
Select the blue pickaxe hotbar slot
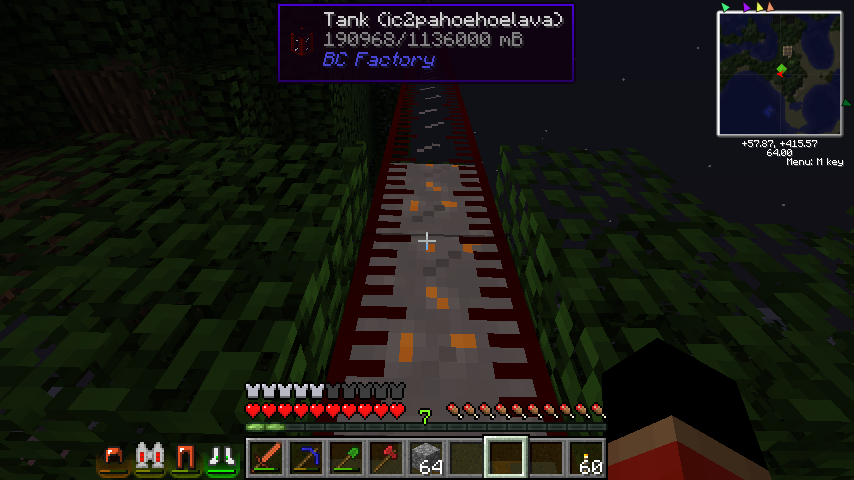click(306, 458)
